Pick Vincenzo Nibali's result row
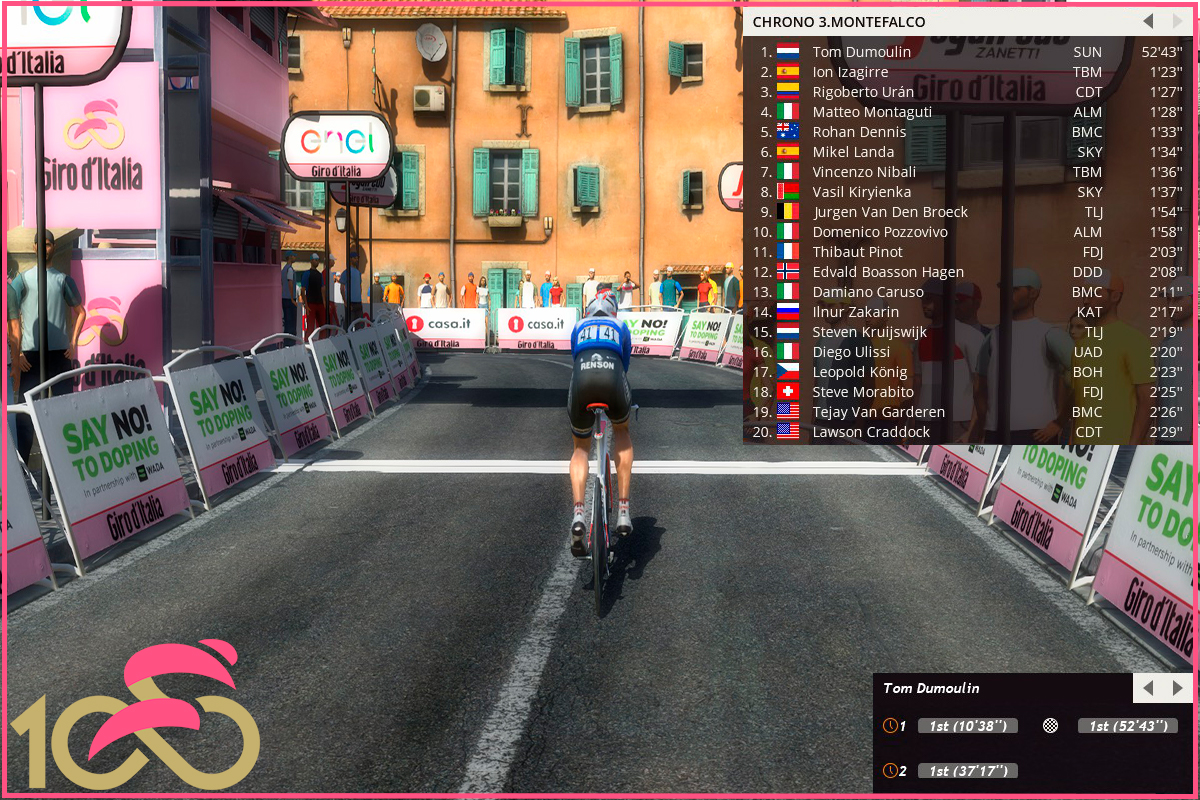1200x800 pixels. pyautogui.click(x=864, y=172)
